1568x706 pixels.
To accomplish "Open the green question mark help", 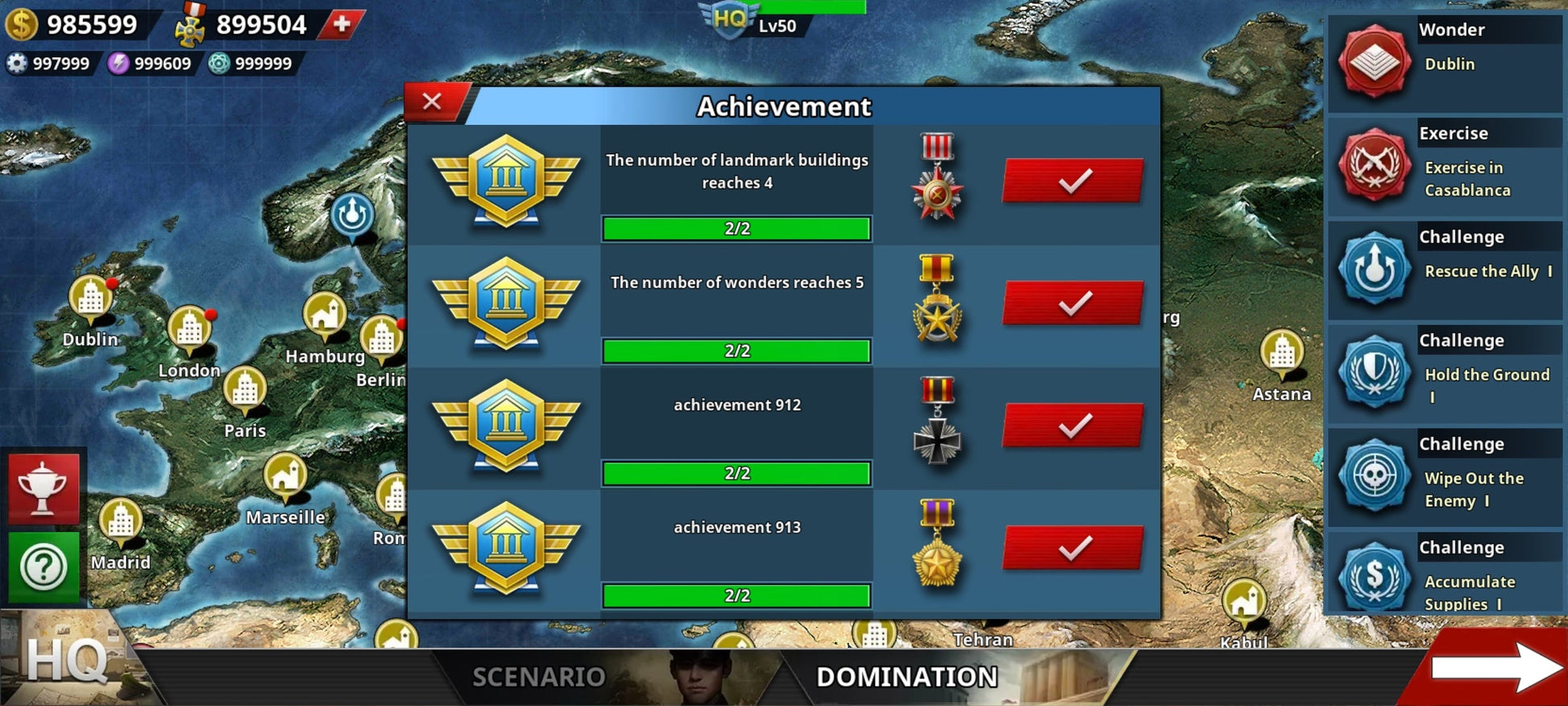I will (x=44, y=567).
